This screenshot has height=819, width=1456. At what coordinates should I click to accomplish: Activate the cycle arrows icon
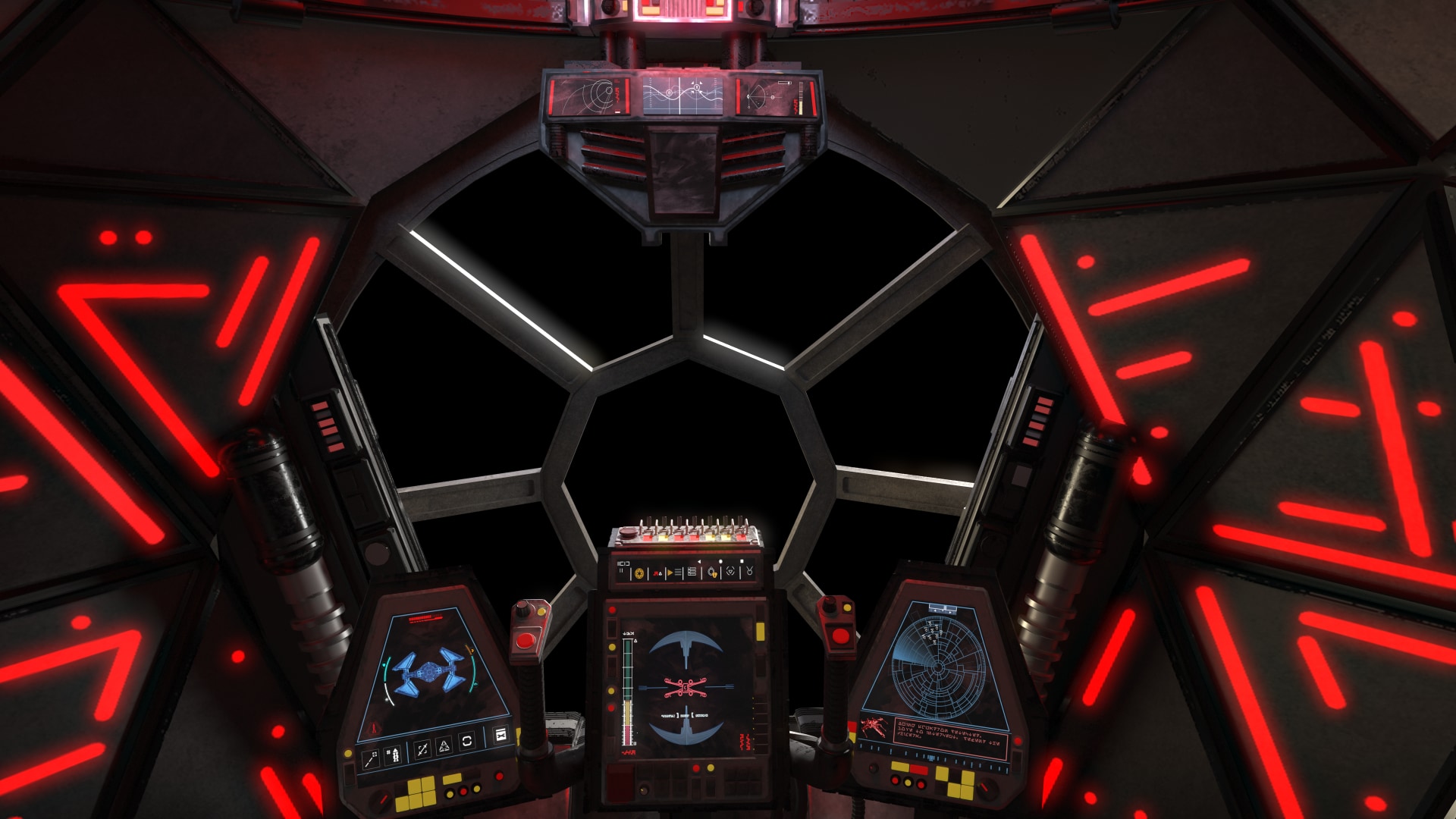(467, 741)
